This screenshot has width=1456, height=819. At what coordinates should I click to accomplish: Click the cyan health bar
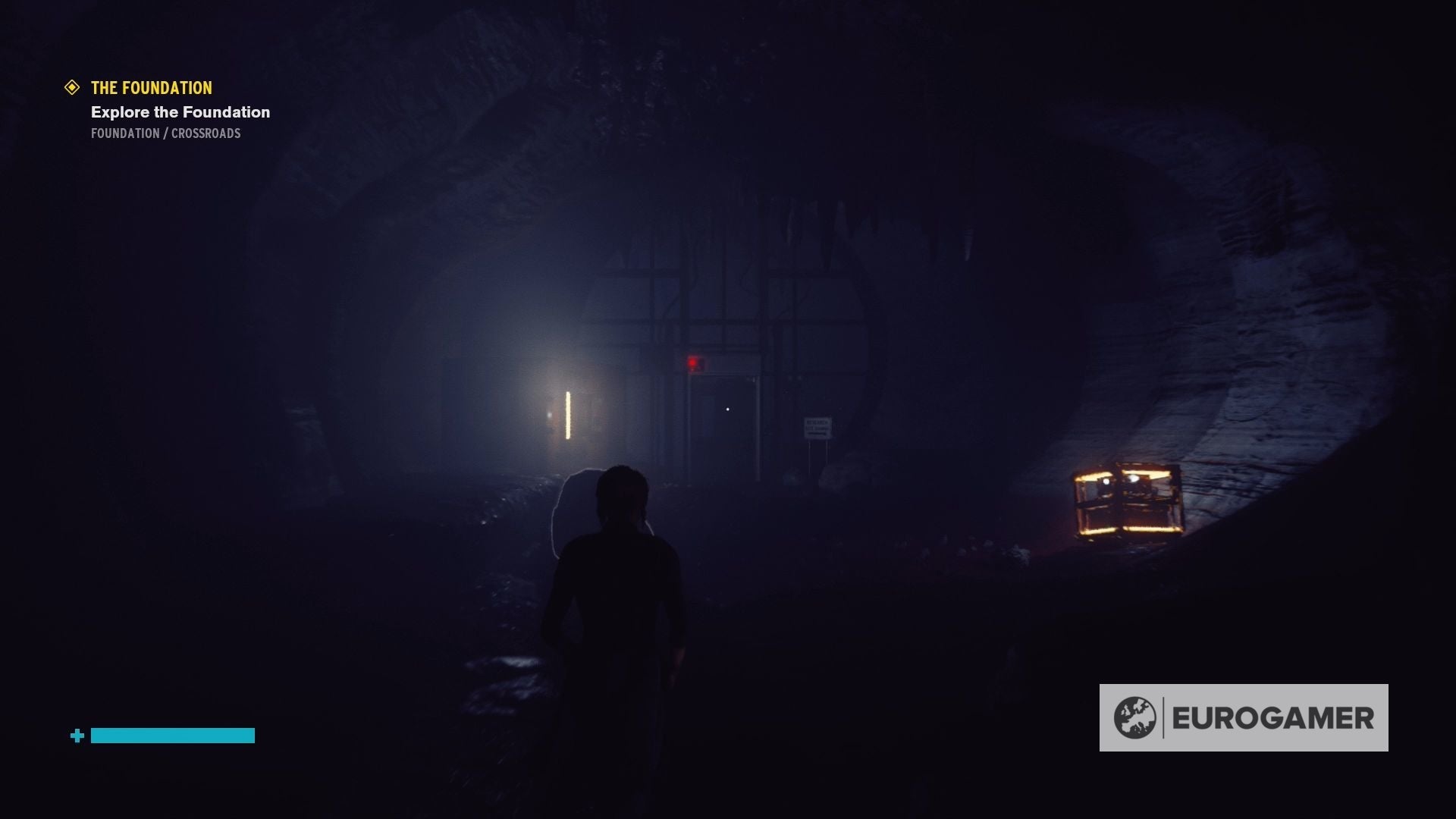[x=171, y=735]
